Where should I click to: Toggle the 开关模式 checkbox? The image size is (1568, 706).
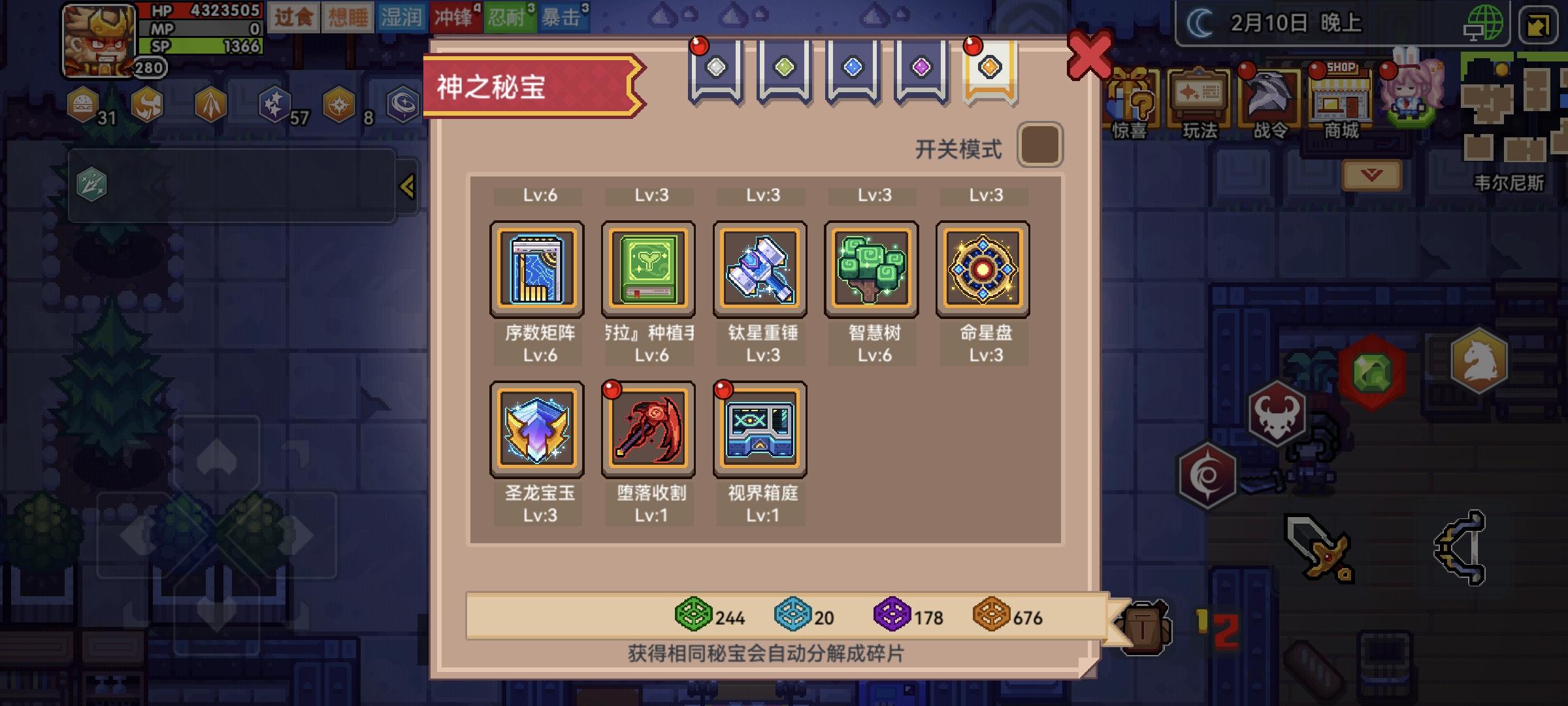[x=1041, y=144]
